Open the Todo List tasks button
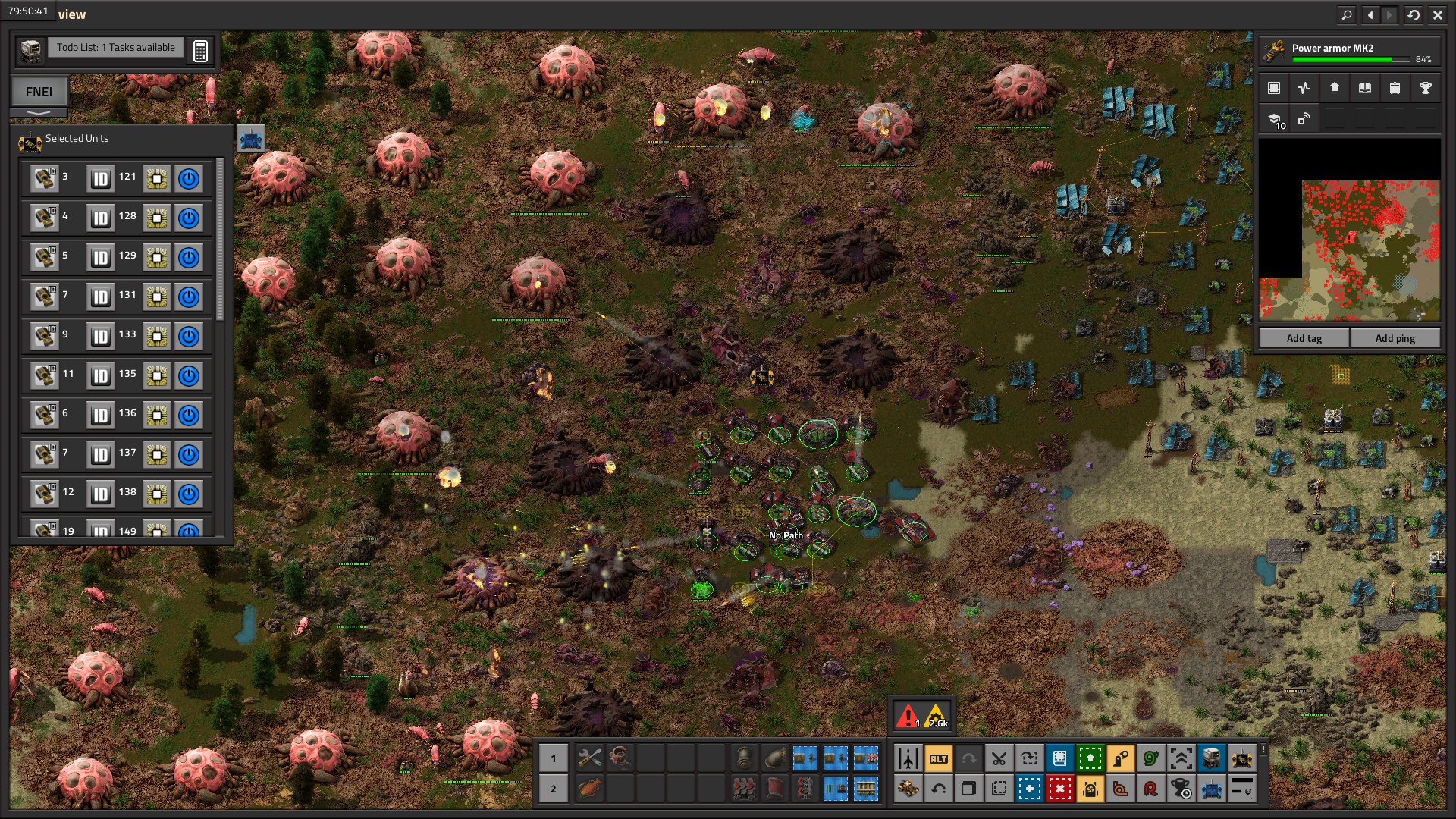The image size is (1456, 819). [115, 48]
